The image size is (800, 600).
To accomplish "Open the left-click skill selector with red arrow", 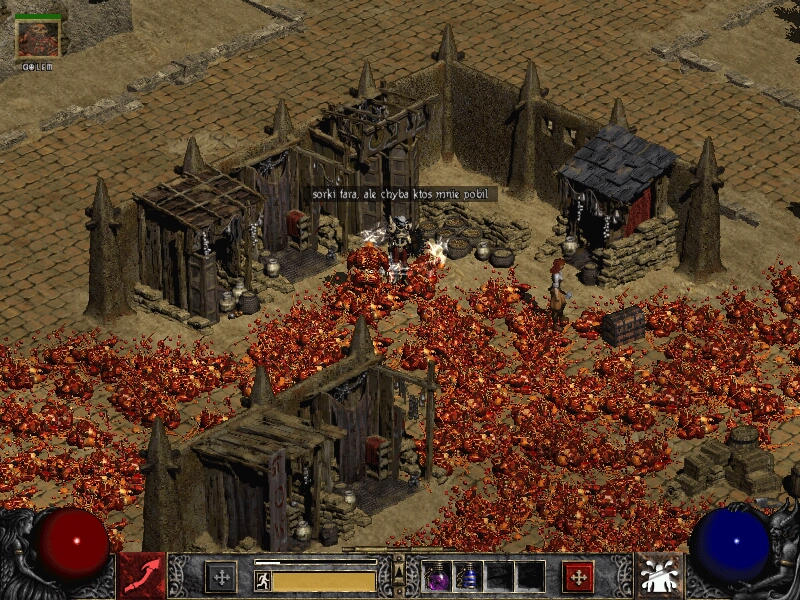I will 141,576.
